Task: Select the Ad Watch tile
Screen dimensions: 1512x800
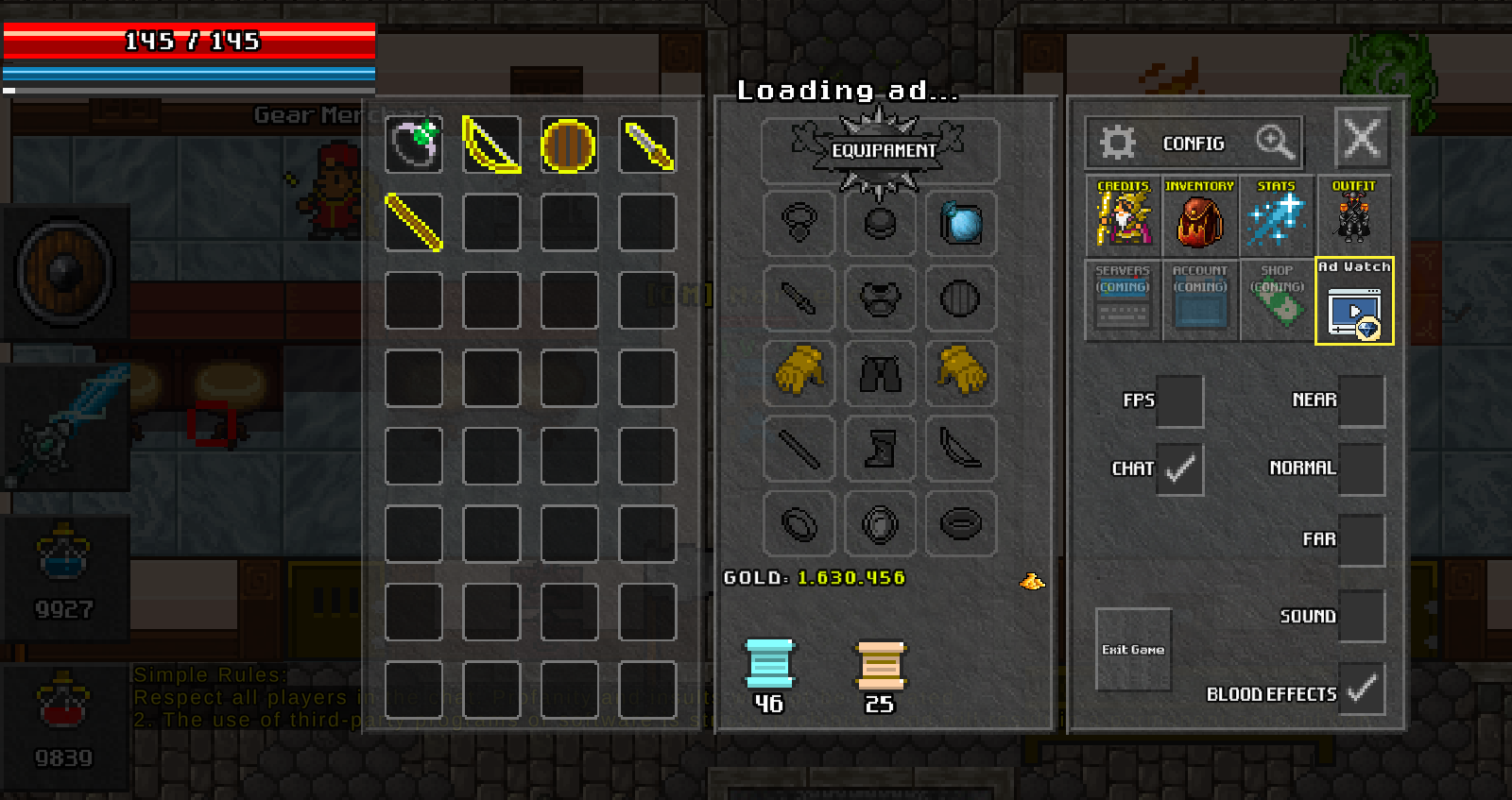Action: (1354, 301)
